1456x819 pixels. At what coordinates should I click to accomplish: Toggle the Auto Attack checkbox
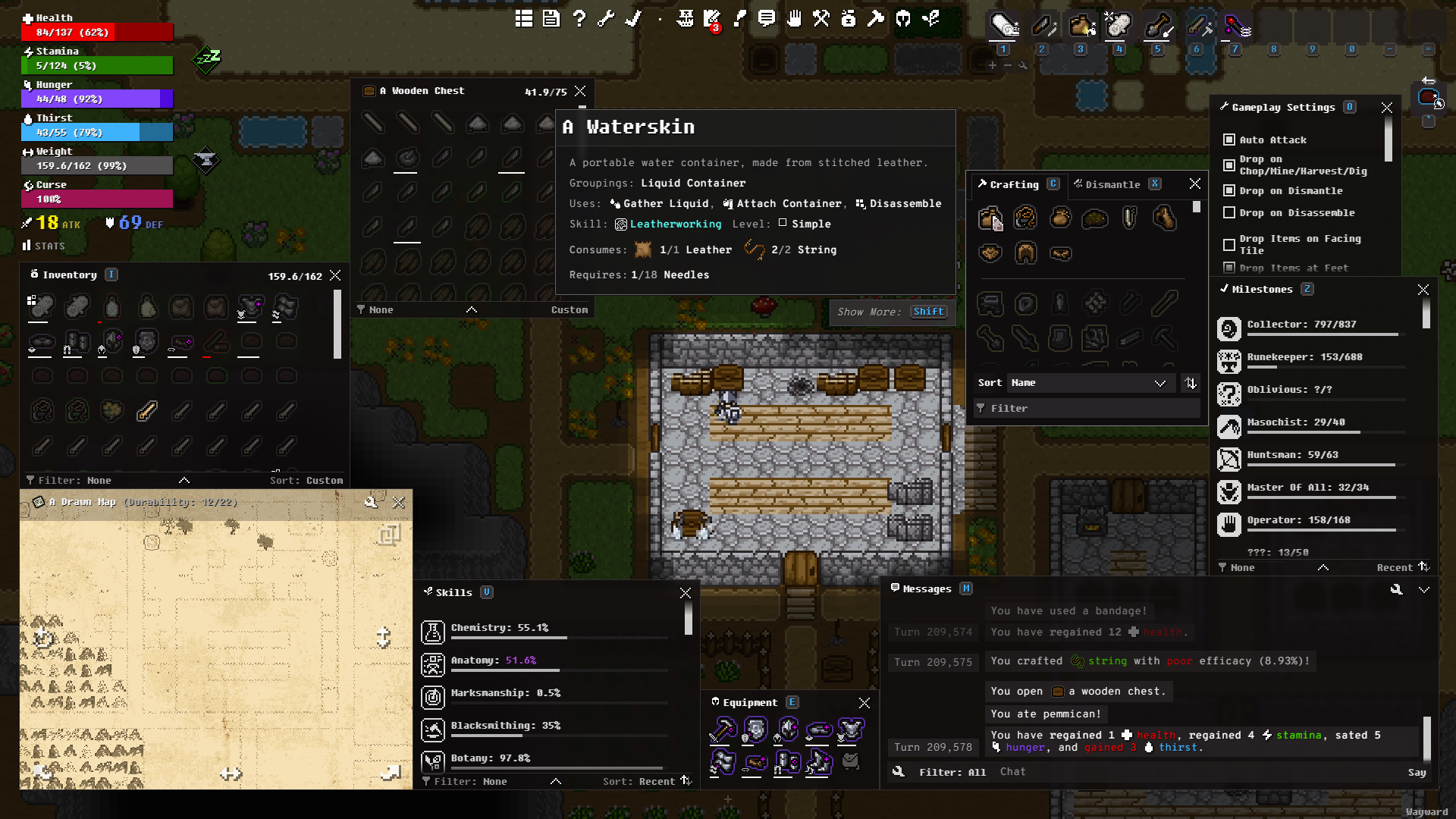pos(1229,140)
